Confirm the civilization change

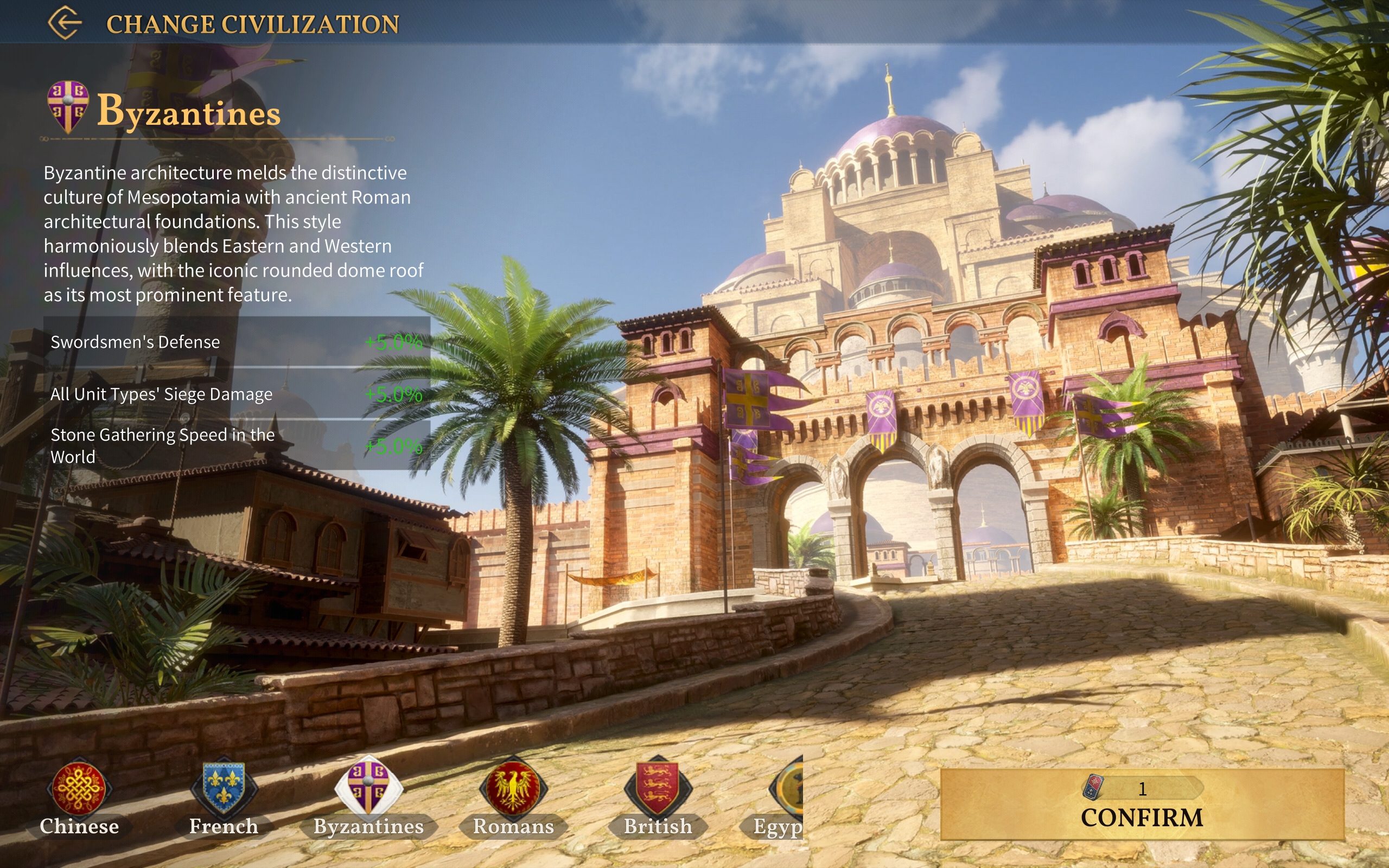point(1142,805)
